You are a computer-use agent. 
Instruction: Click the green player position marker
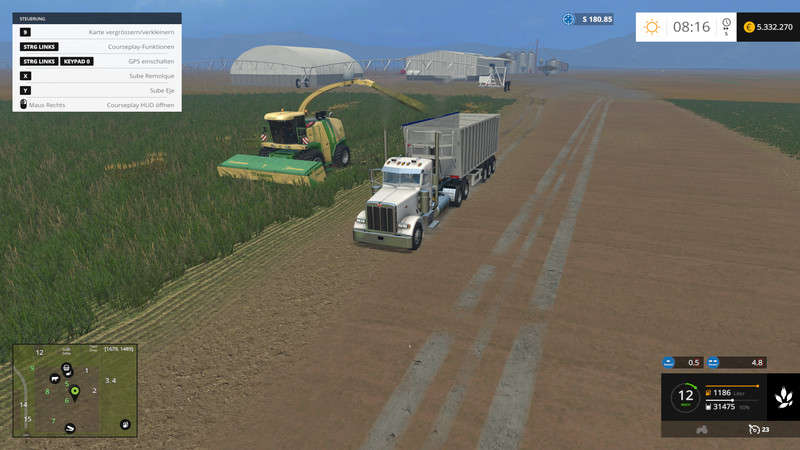point(74,390)
